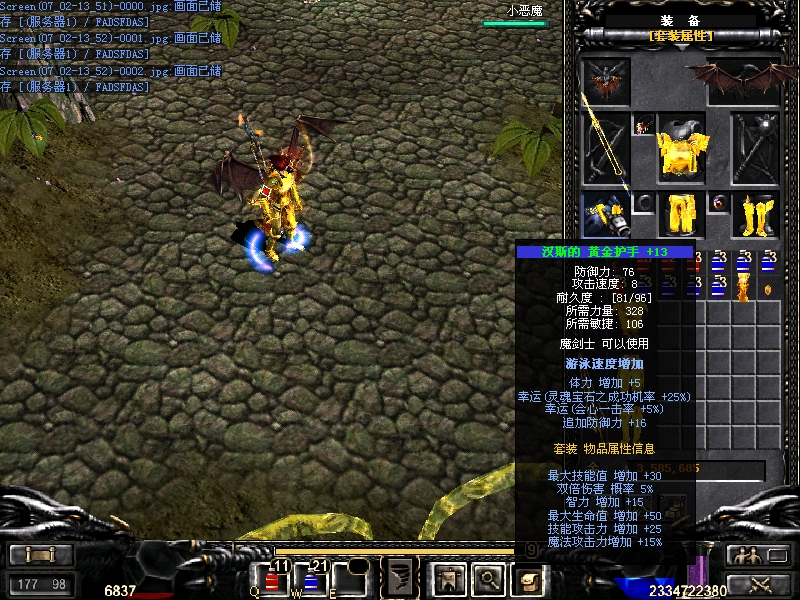Activate the tornado skill icon
The height and width of the screenshot is (600, 800).
(x=401, y=578)
